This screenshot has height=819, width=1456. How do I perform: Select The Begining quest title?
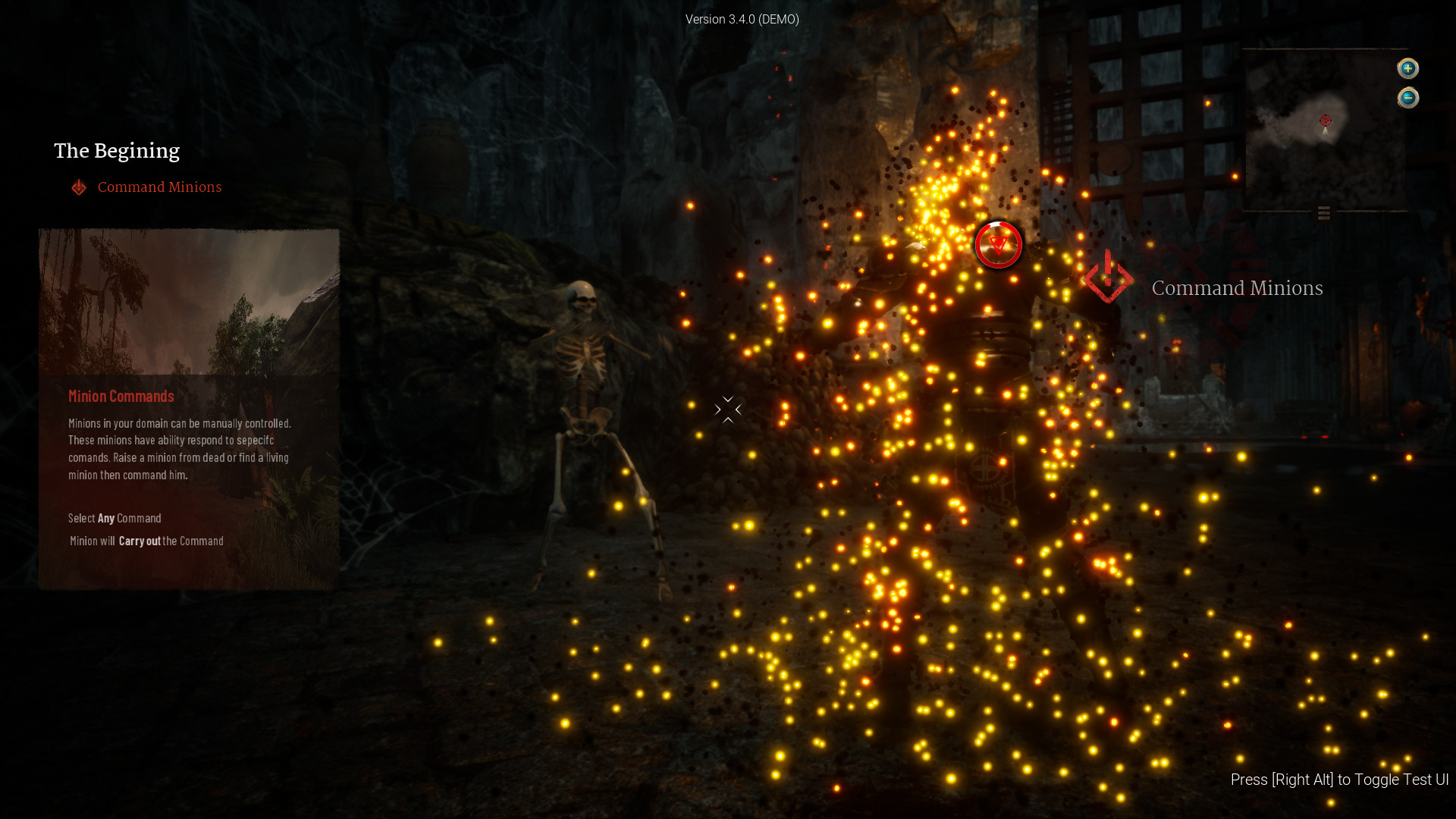[x=117, y=151]
